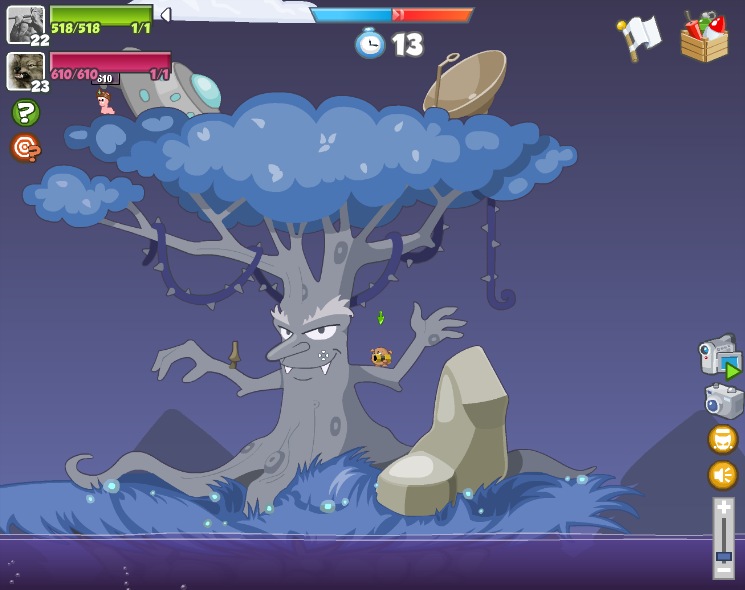Click the zoom slider handle
Image resolution: width=745 pixels, height=590 pixels.
724,556
